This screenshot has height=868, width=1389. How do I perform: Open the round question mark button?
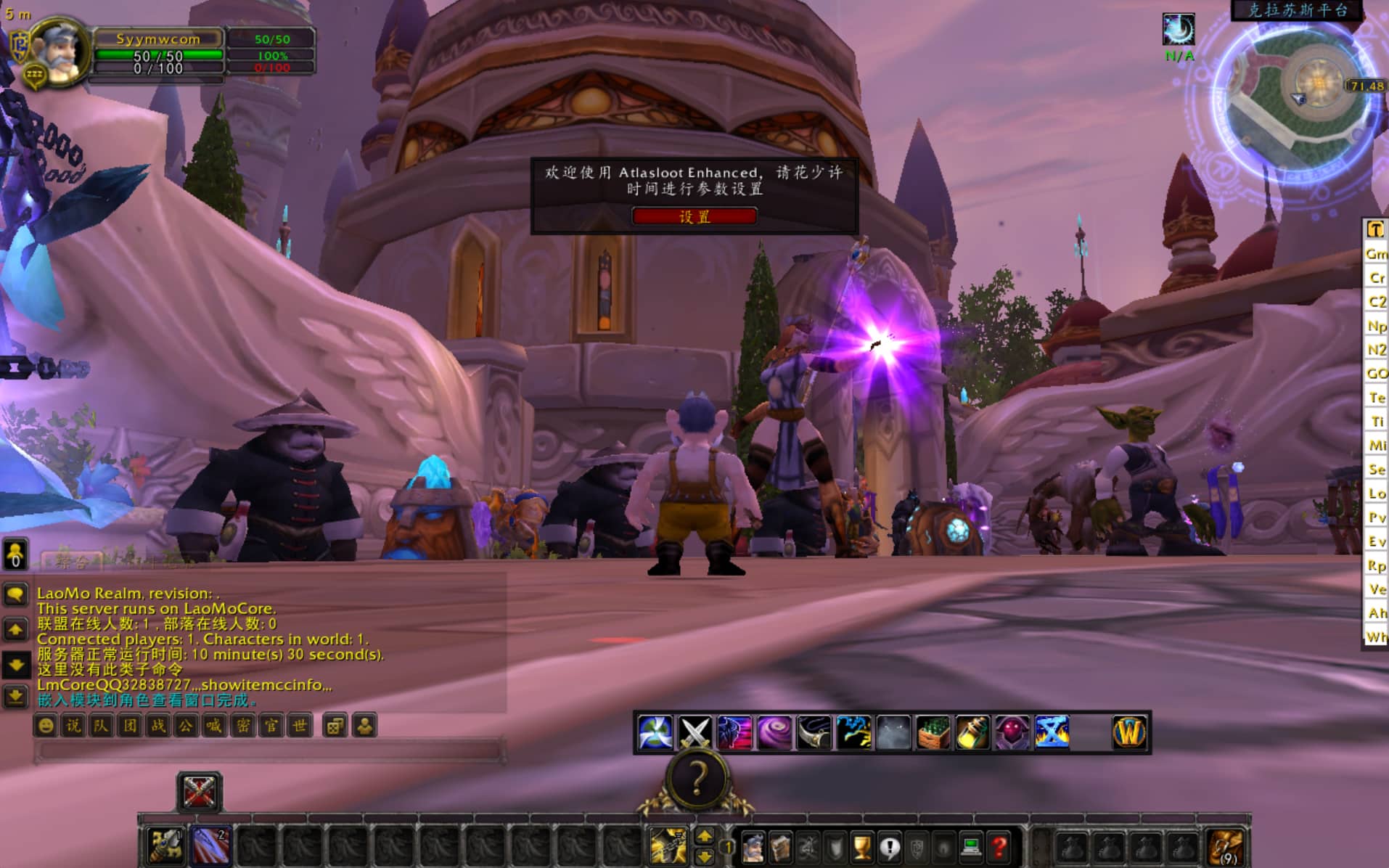[x=697, y=779]
